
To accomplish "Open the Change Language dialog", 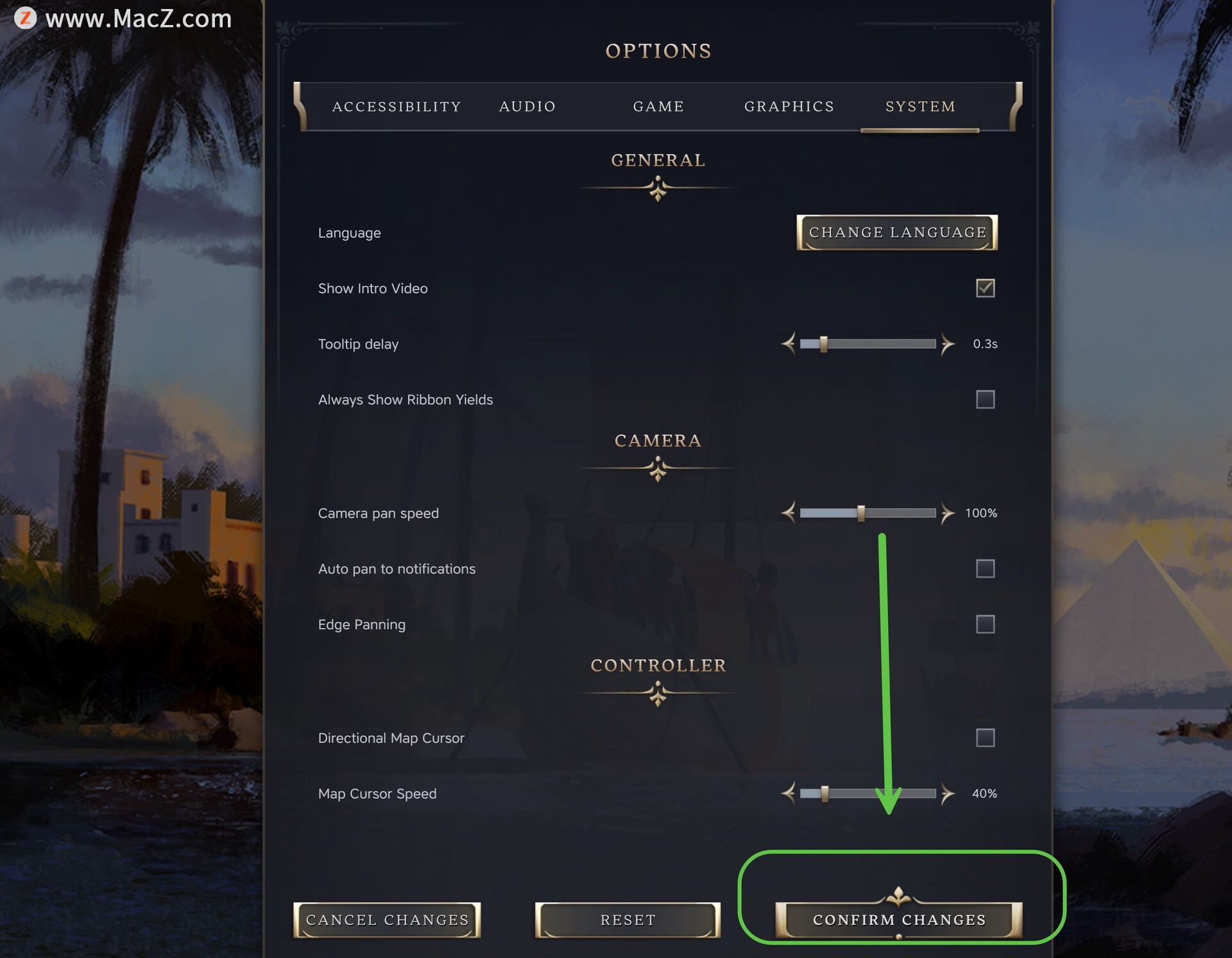I will click(x=897, y=232).
